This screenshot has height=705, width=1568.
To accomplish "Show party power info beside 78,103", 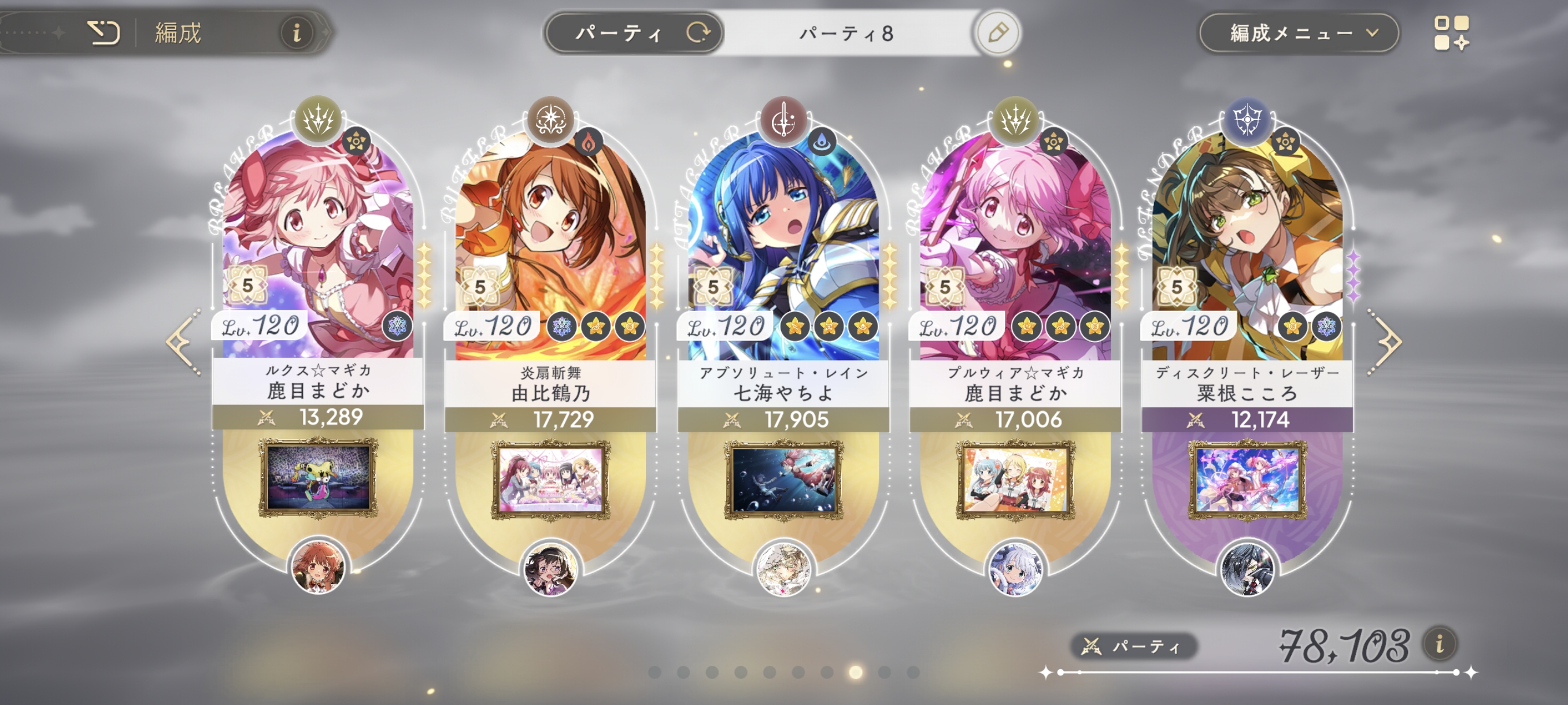I will pos(1440,644).
